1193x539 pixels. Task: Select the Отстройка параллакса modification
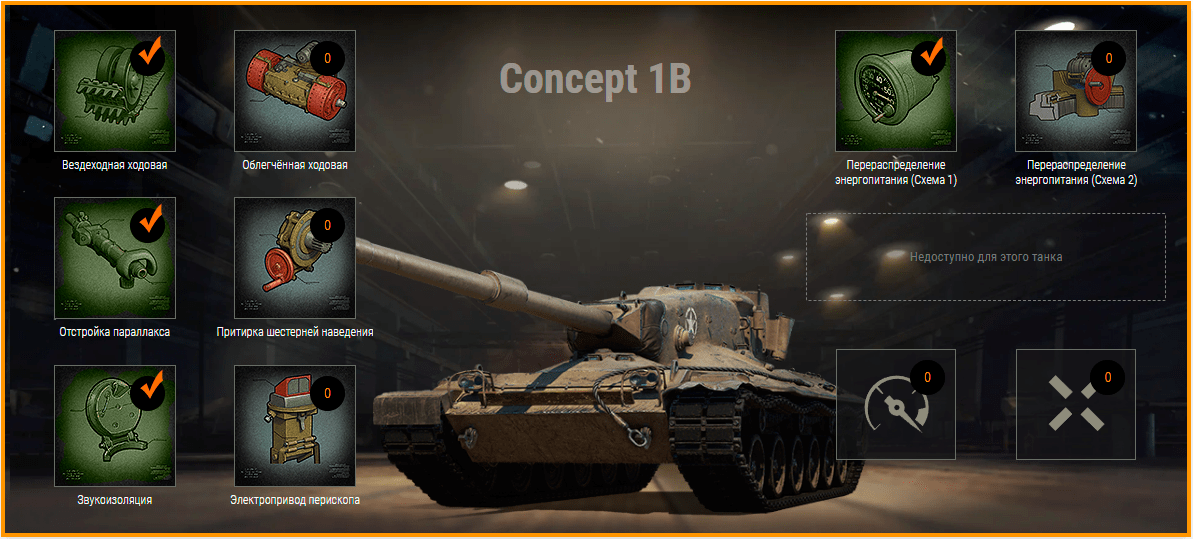click(x=114, y=258)
